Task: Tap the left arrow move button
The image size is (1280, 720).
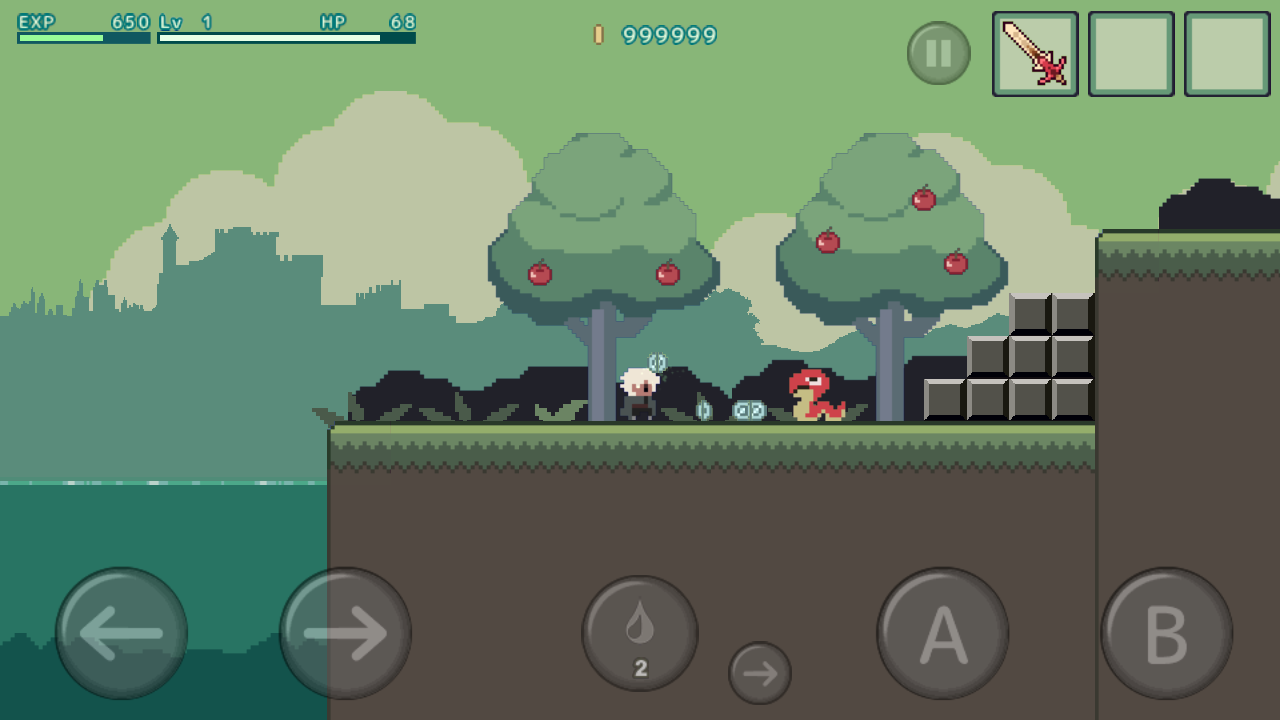Action: (x=121, y=633)
